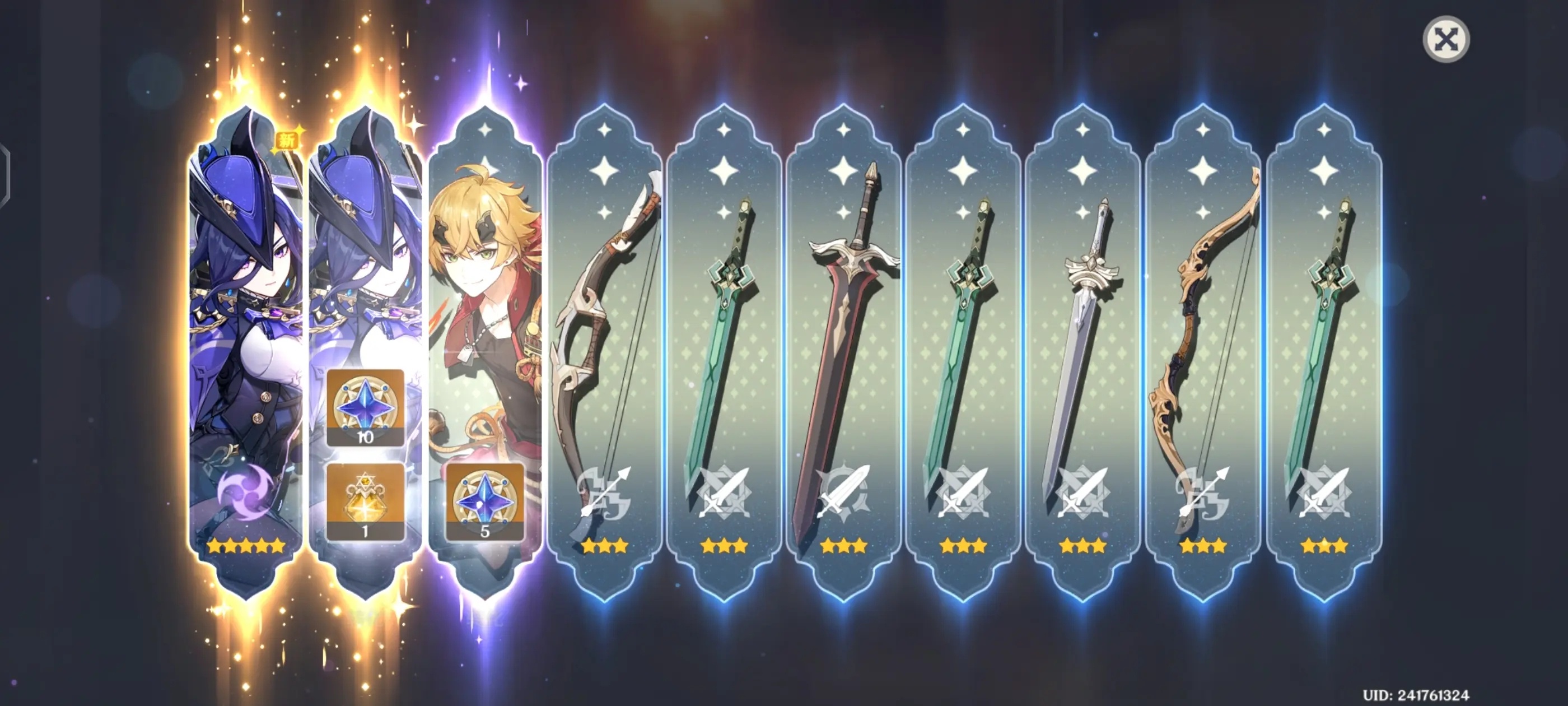
Task: Click the Starglitter icon showing 10
Action: [365, 407]
